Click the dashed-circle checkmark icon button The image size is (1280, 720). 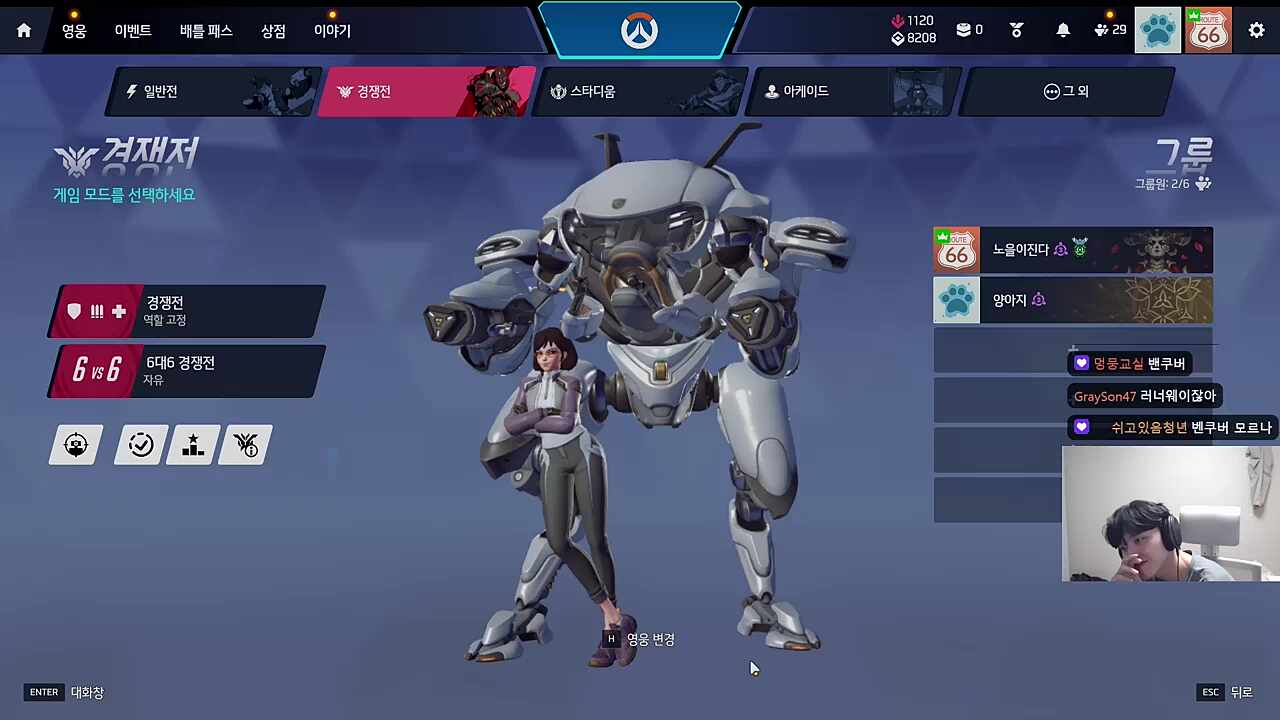point(141,445)
